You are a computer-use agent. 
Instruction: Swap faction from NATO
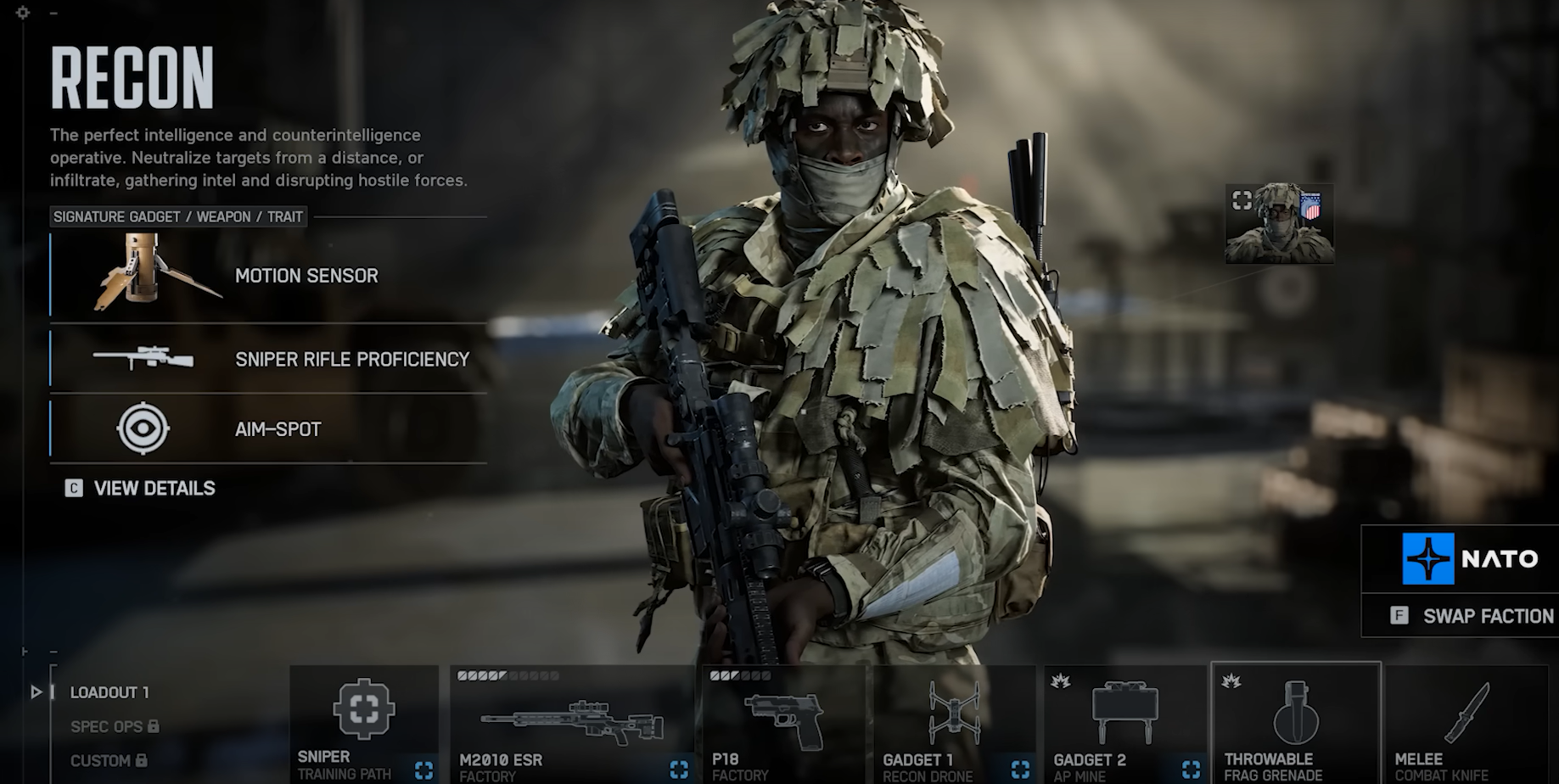[1472, 616]
